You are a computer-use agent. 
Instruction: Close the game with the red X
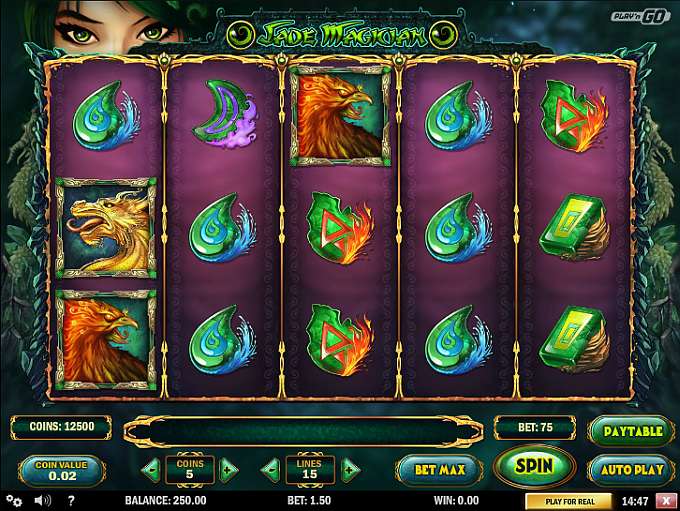tap(666, 501)
